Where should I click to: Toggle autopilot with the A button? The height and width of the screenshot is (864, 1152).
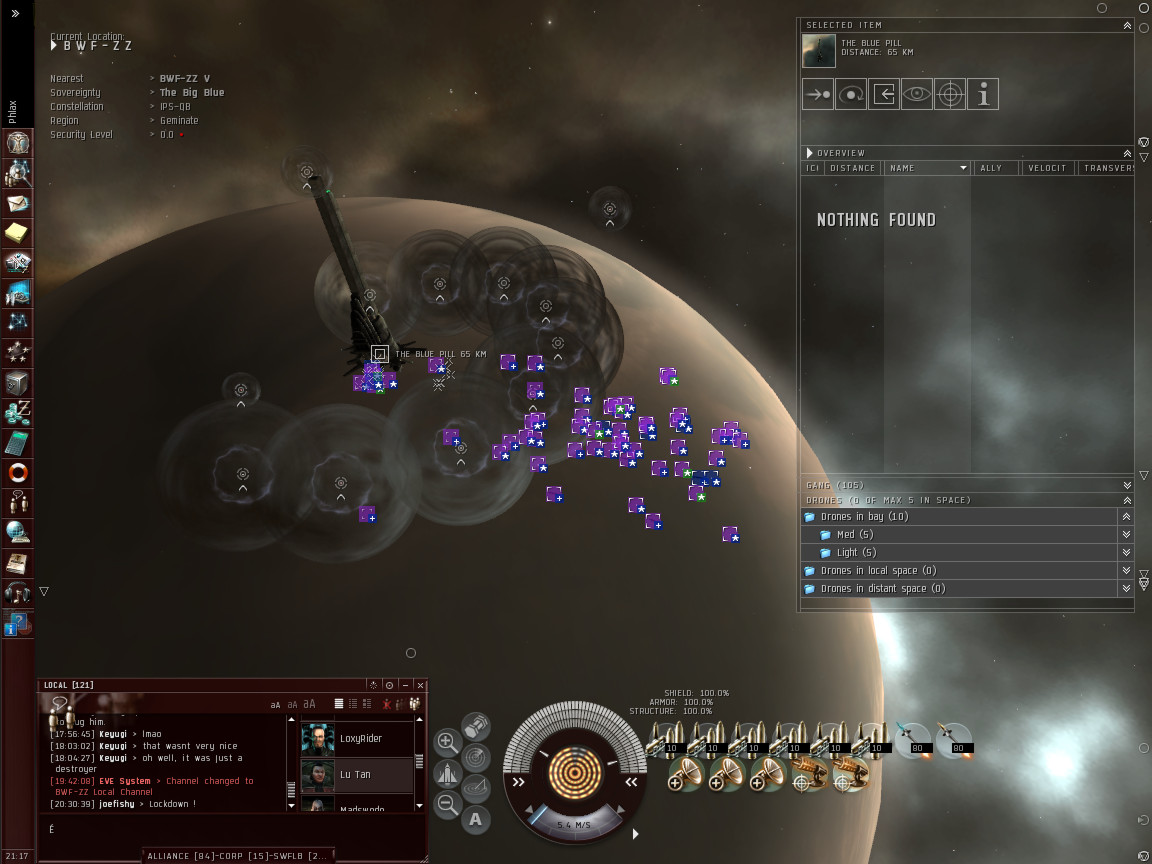point(476,820)
